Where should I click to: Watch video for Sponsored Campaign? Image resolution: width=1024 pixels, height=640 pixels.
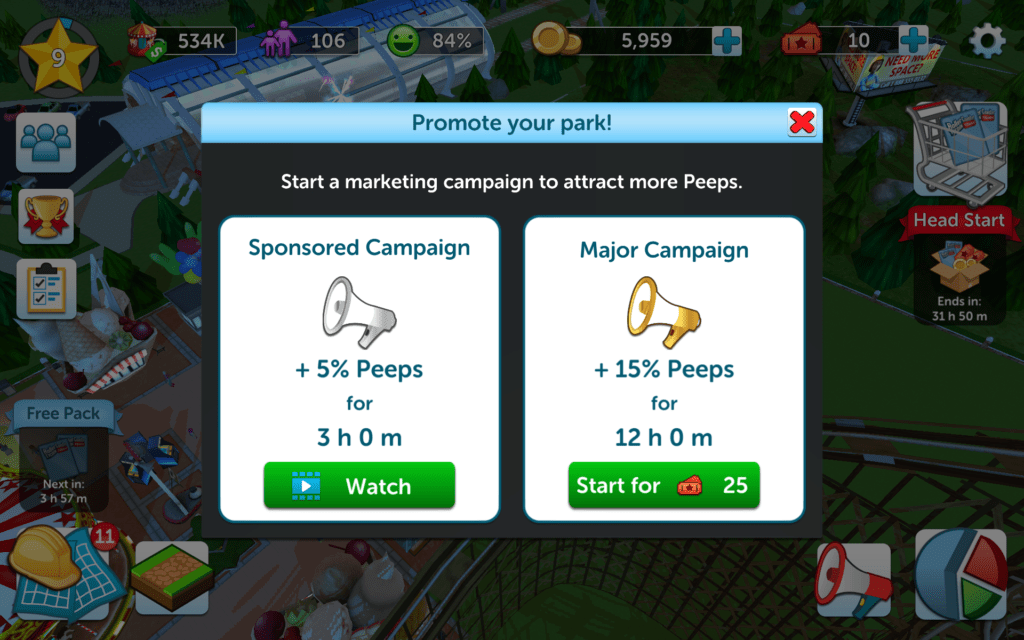[359, 486]
